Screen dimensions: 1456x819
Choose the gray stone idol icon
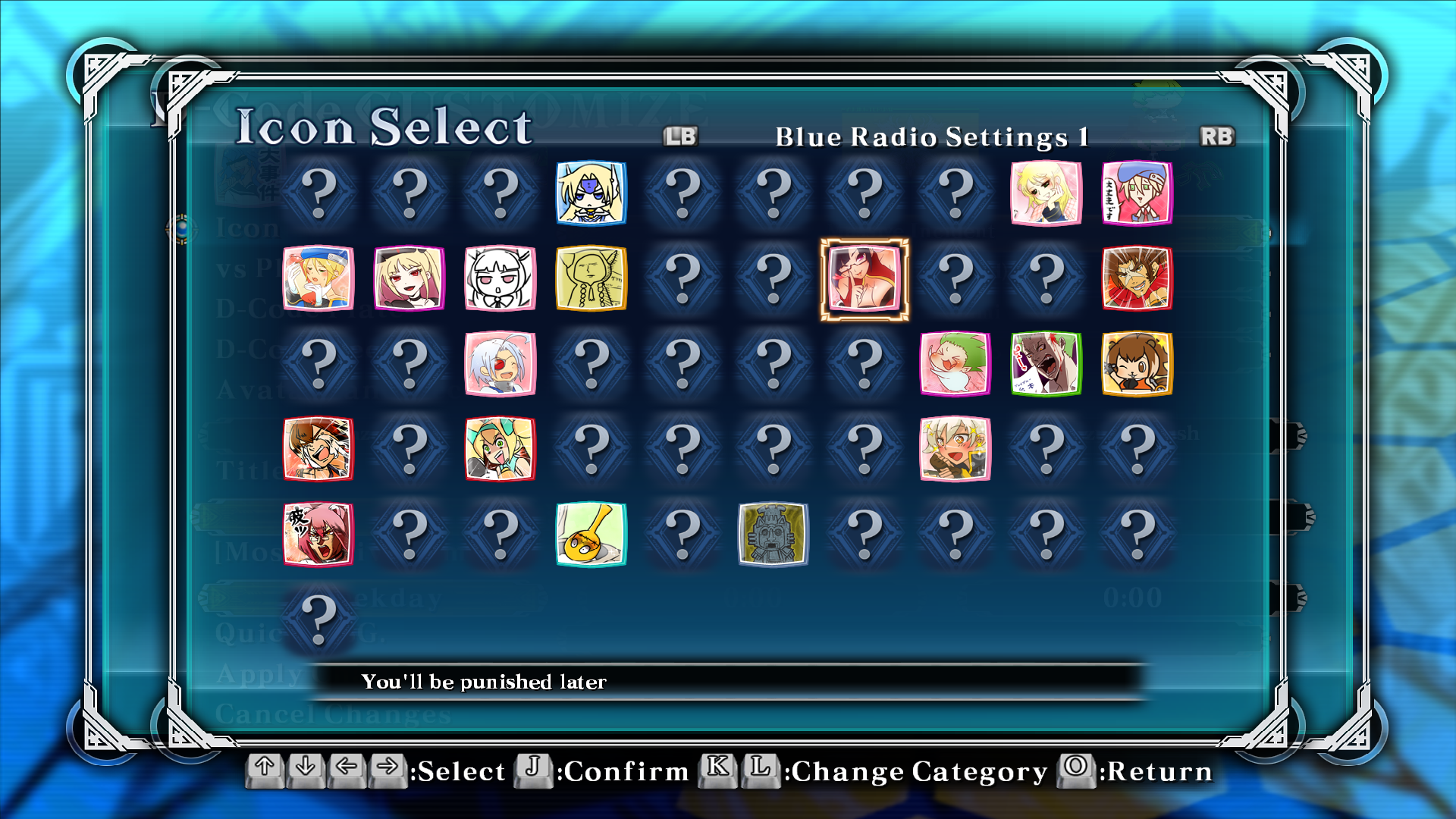(x=773, y=535)
